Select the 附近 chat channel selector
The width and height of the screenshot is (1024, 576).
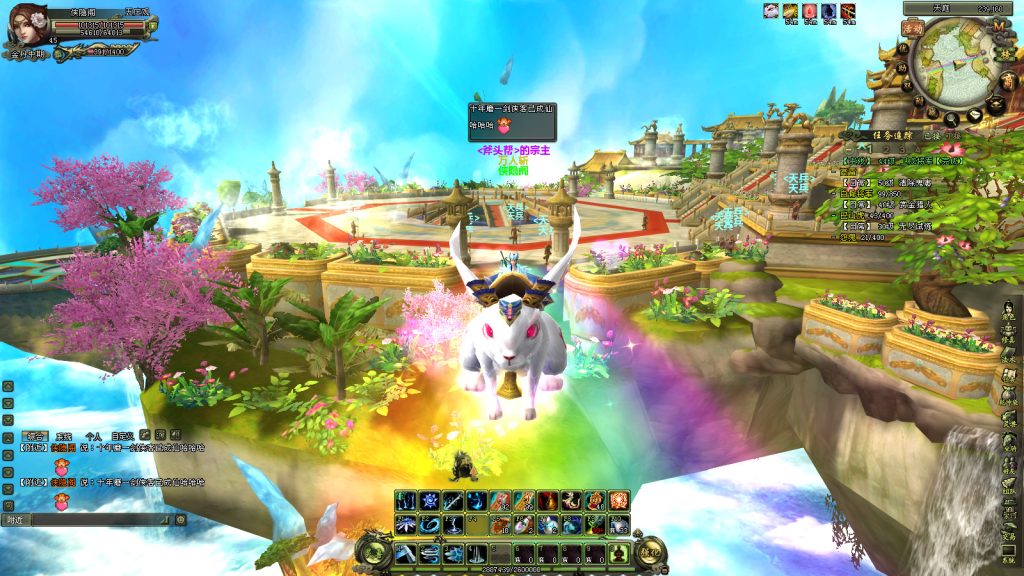coord(15,520)
